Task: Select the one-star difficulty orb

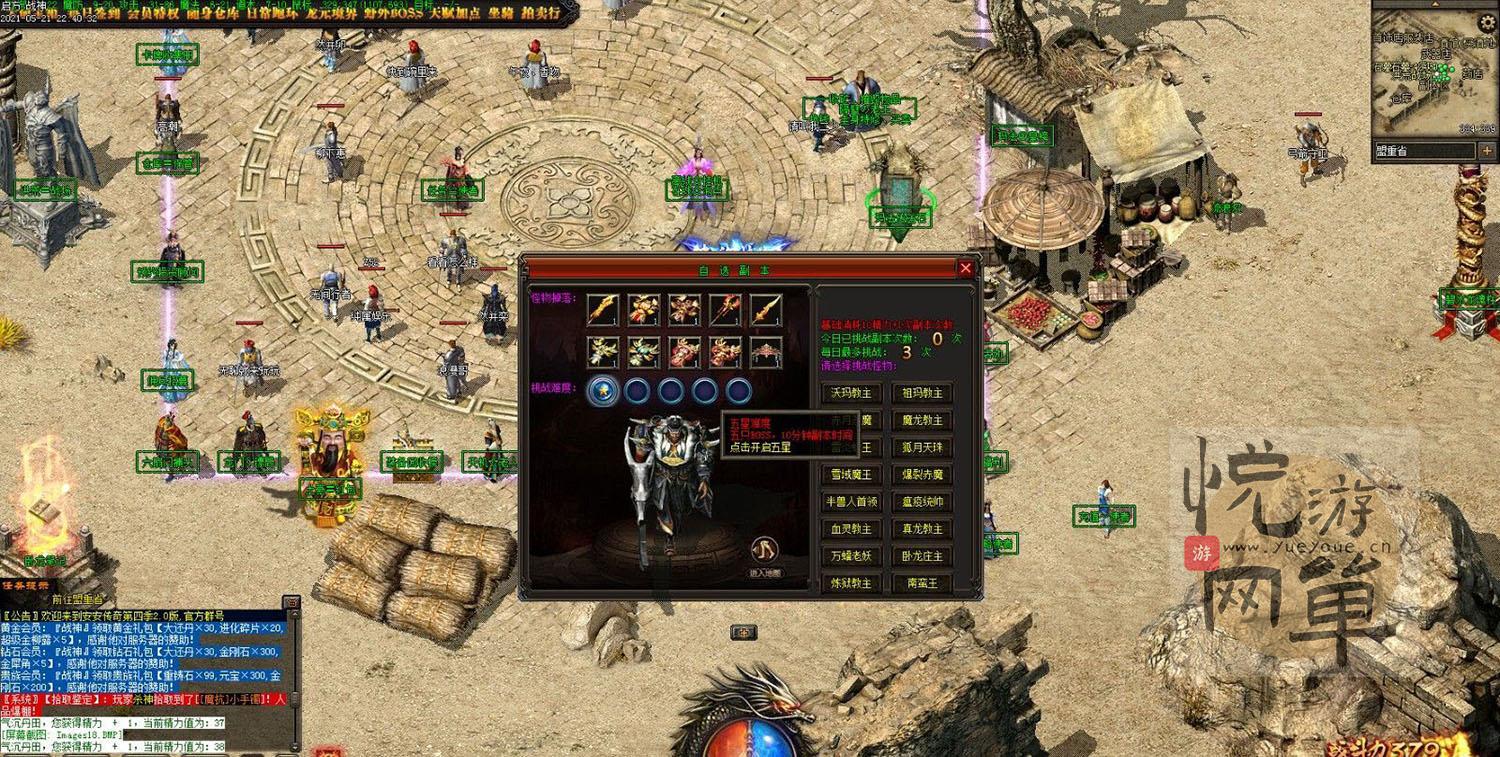Action: coord(601,390)
